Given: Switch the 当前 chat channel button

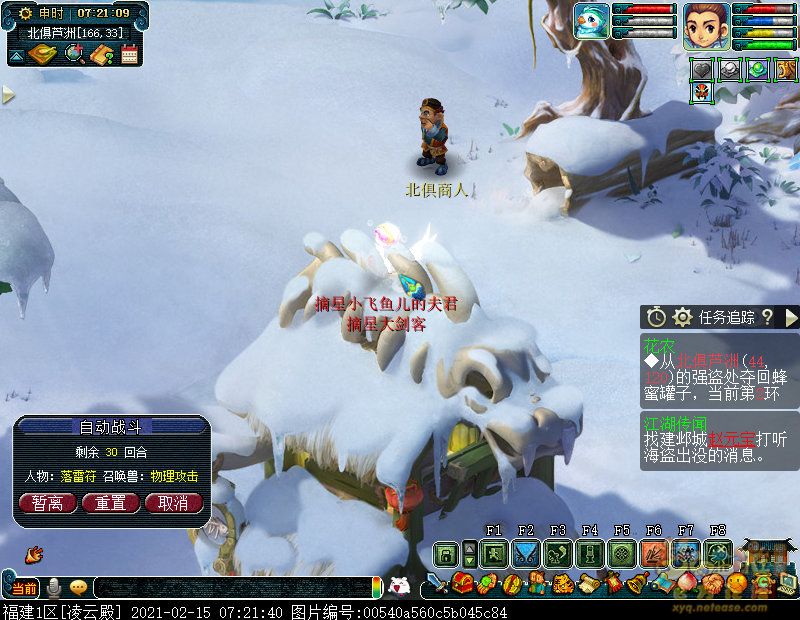Looking at the screenshot, I should pyautogui.click(x=24, y=588).
